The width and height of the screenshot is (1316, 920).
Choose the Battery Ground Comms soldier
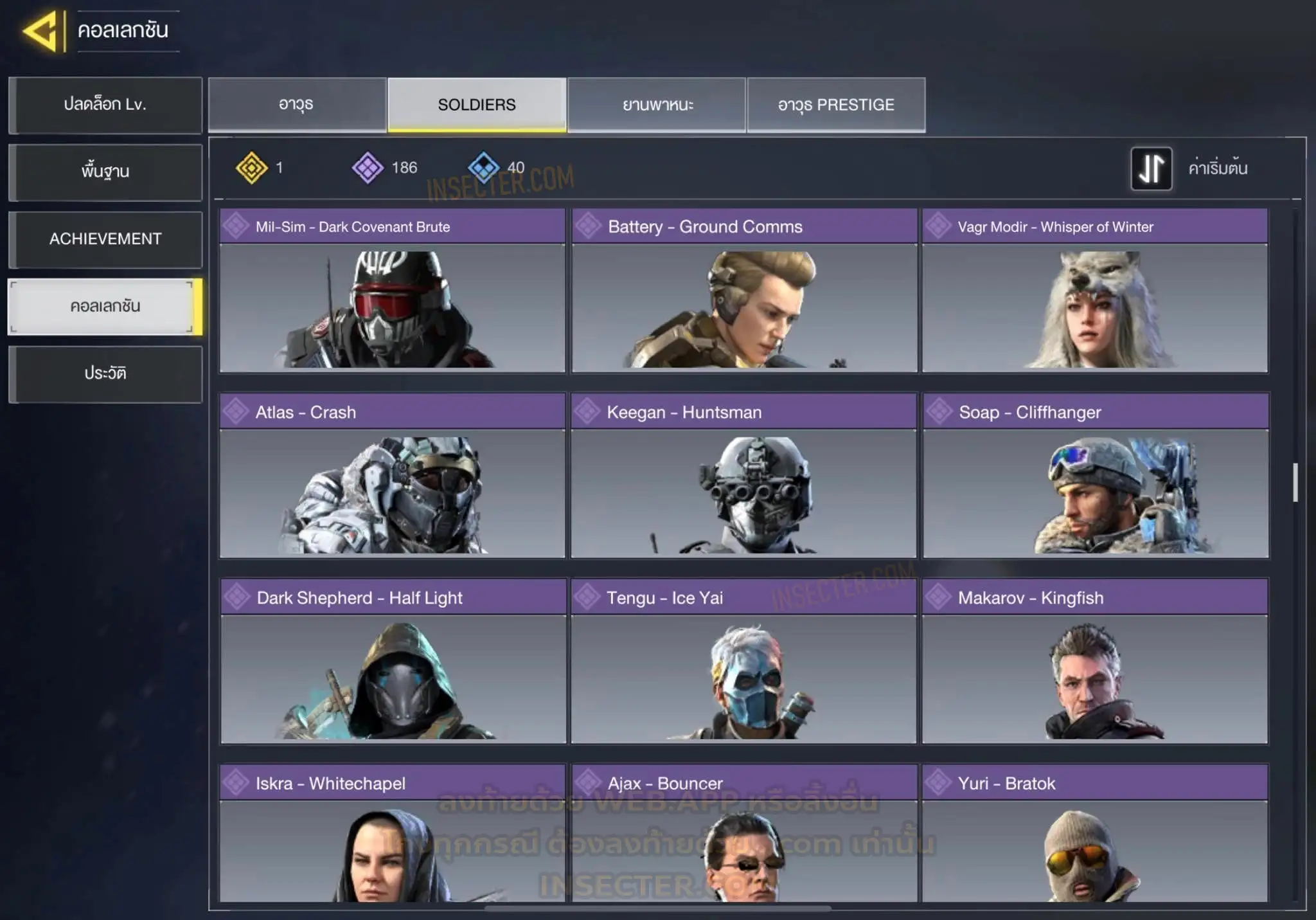coord(744,291)
